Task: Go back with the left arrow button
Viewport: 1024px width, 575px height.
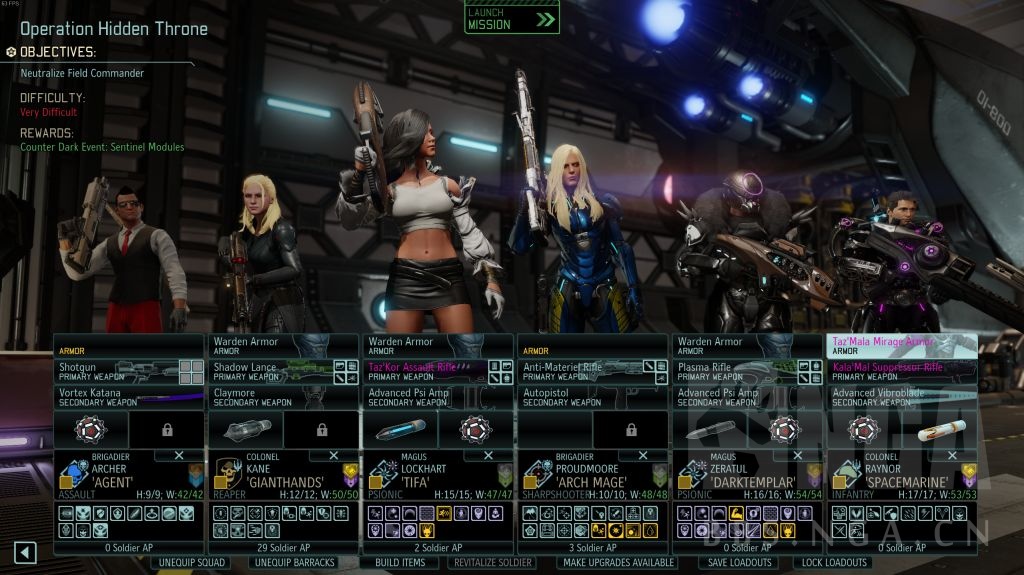Action: pos(25,552)
